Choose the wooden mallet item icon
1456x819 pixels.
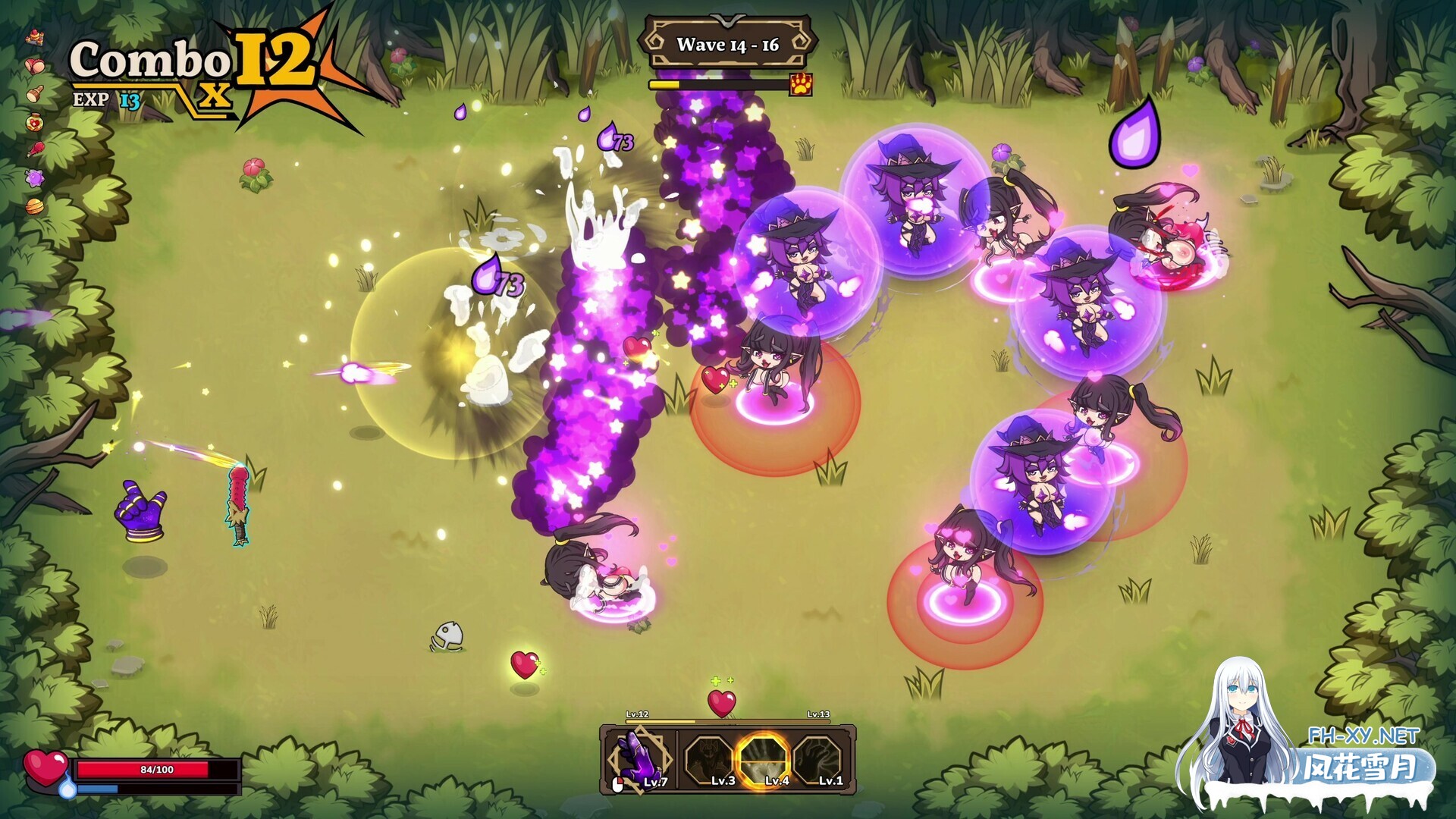(34, 94)
